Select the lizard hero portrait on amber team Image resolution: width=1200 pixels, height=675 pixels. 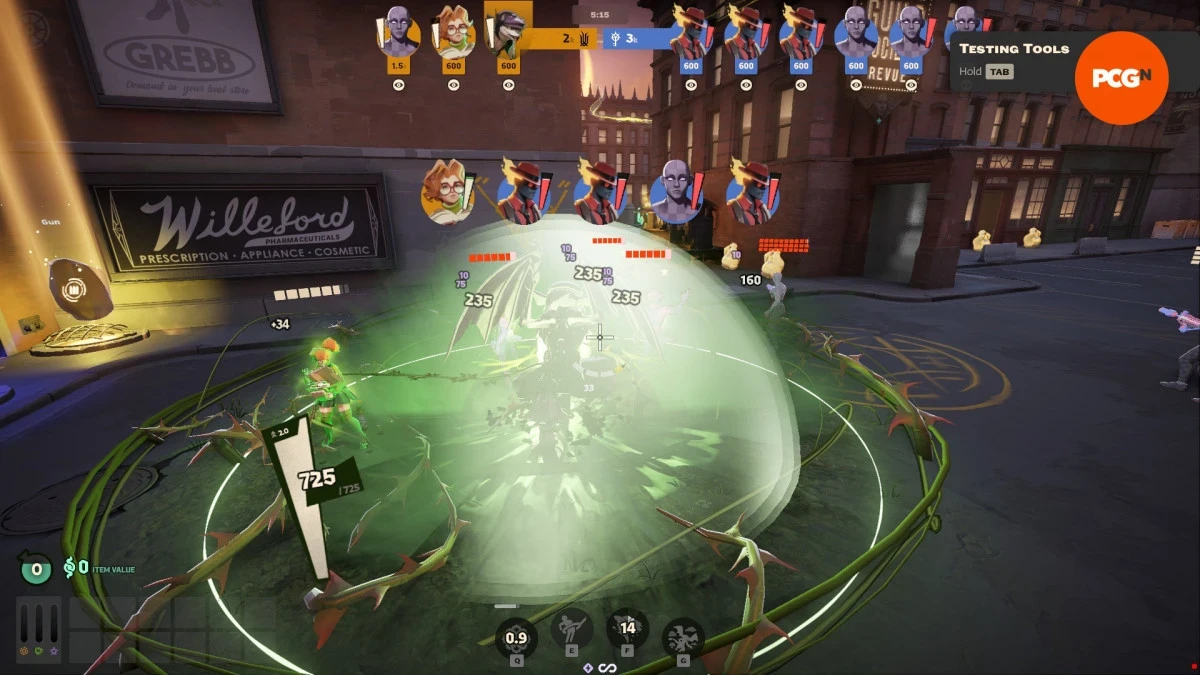pos(507,32)
